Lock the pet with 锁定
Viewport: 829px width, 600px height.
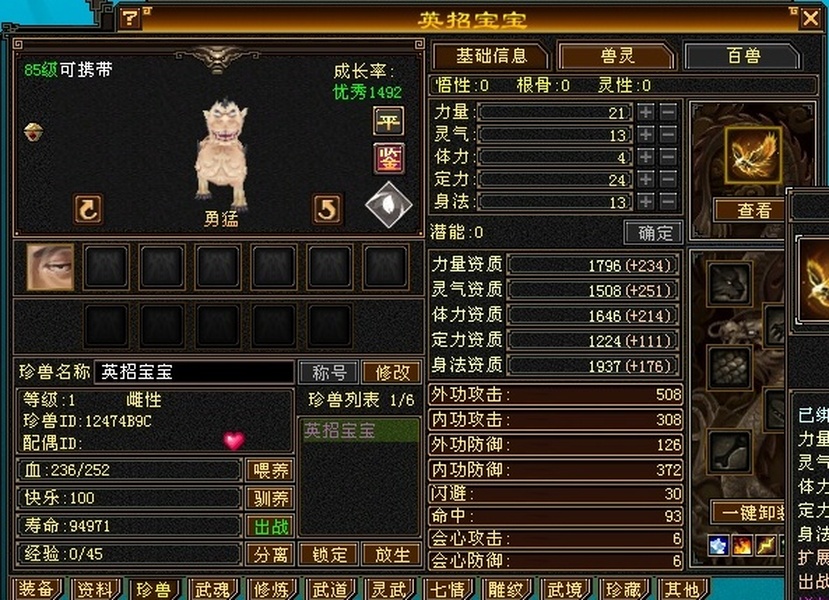pyautogui.click(x=329, y=554)
